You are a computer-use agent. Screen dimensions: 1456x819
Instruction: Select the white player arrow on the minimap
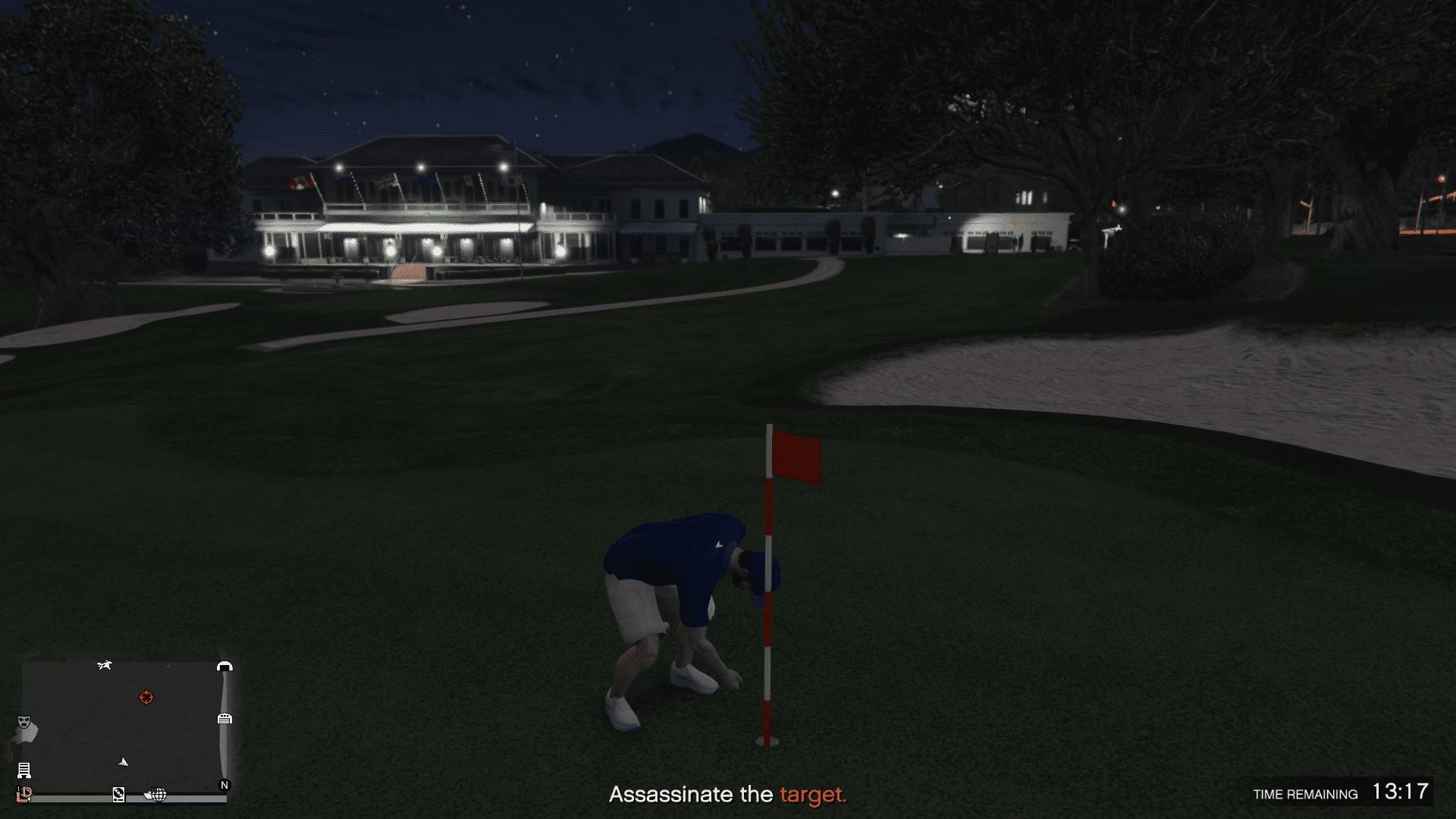[x=124, y=761]
